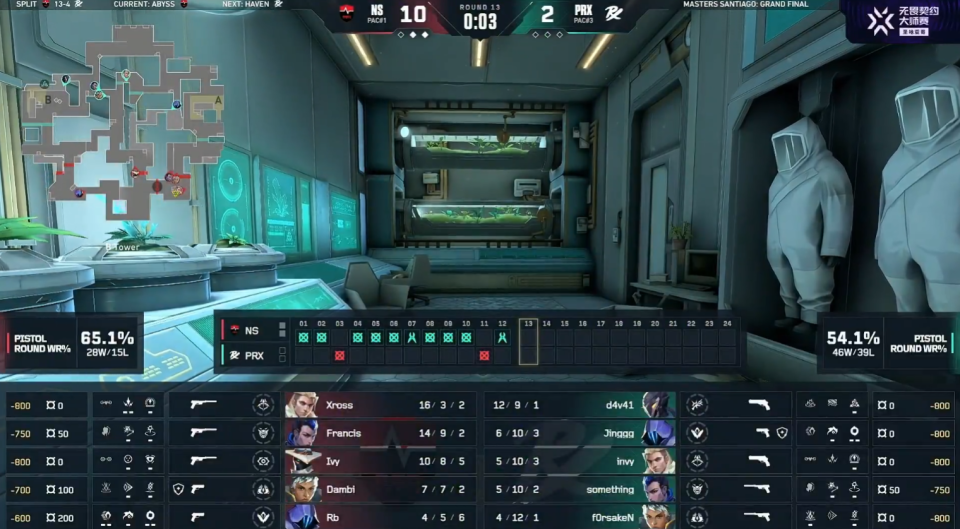The width and height of the screenshot is (960, 529).
Task: Open the tournament logo in the corner
Action: [901, 20]
